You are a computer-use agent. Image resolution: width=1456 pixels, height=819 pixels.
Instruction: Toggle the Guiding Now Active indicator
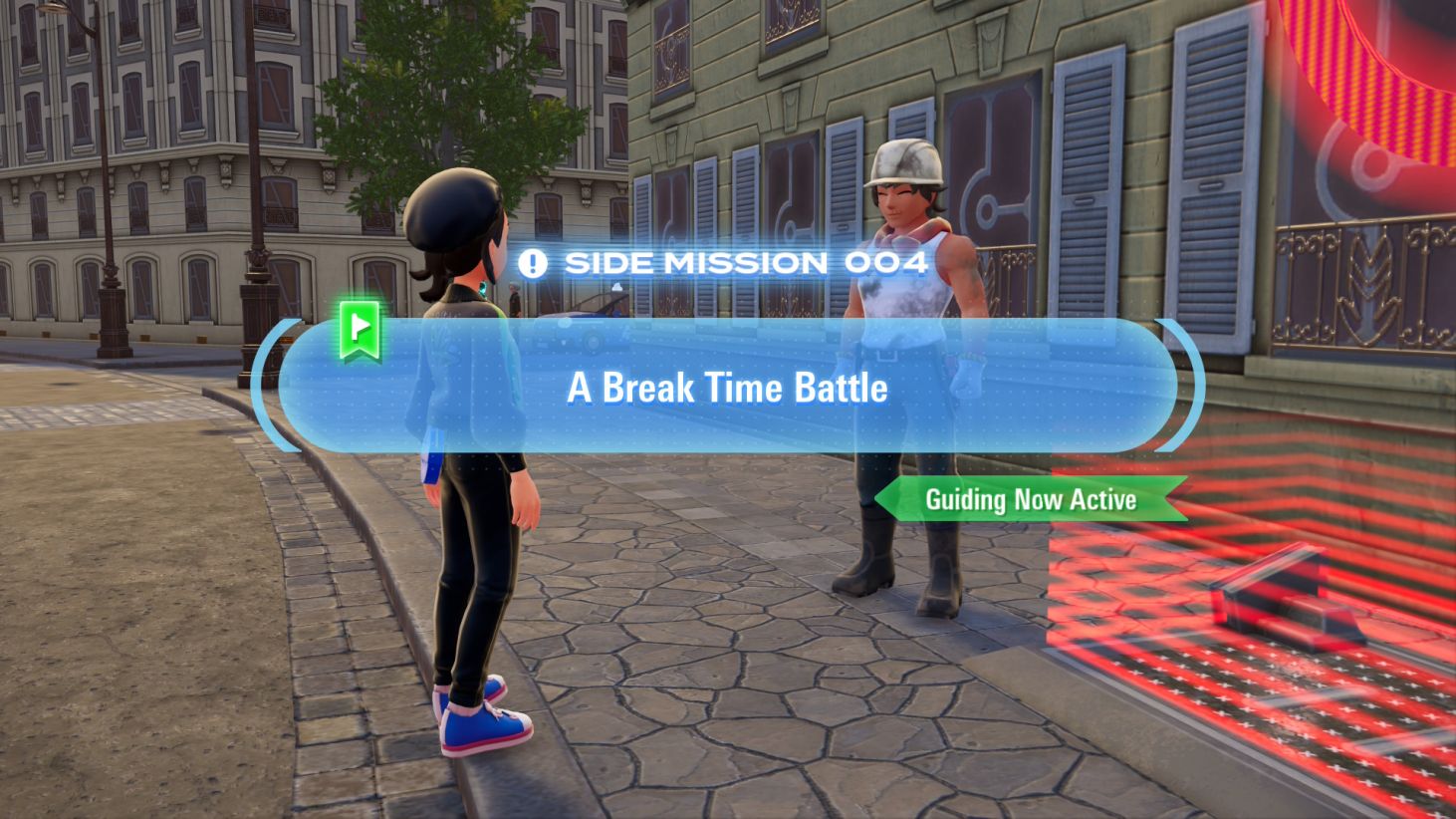(x=1030, y=500)
